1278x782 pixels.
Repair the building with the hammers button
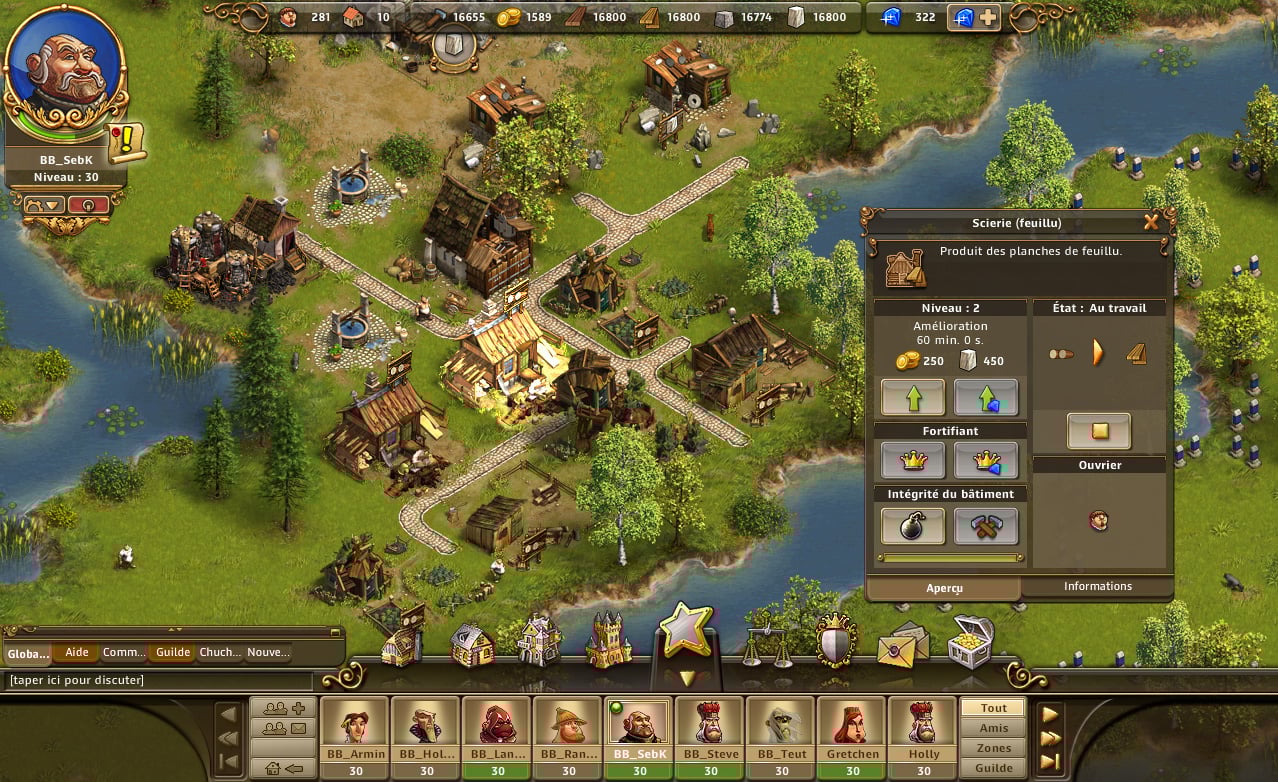(x=985, y=526)
